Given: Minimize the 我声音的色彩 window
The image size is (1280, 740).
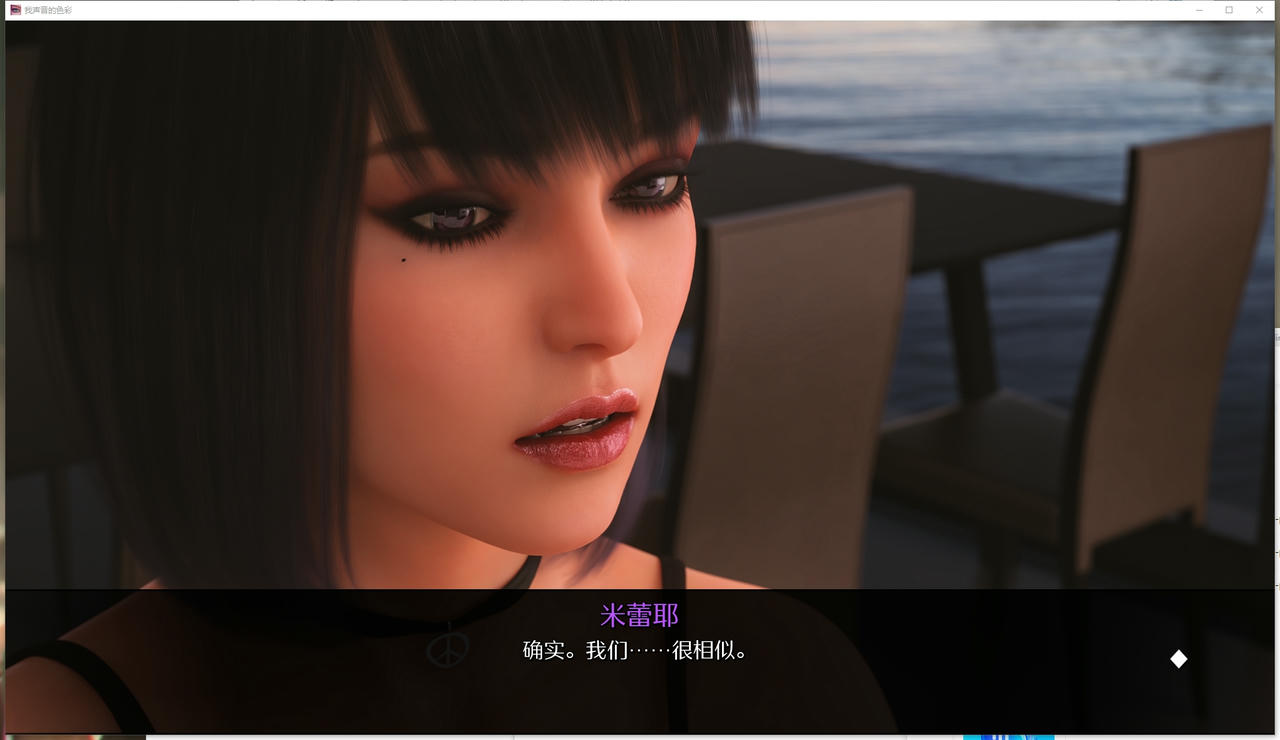Looking at the screenshot, I should click(1198, 9).
